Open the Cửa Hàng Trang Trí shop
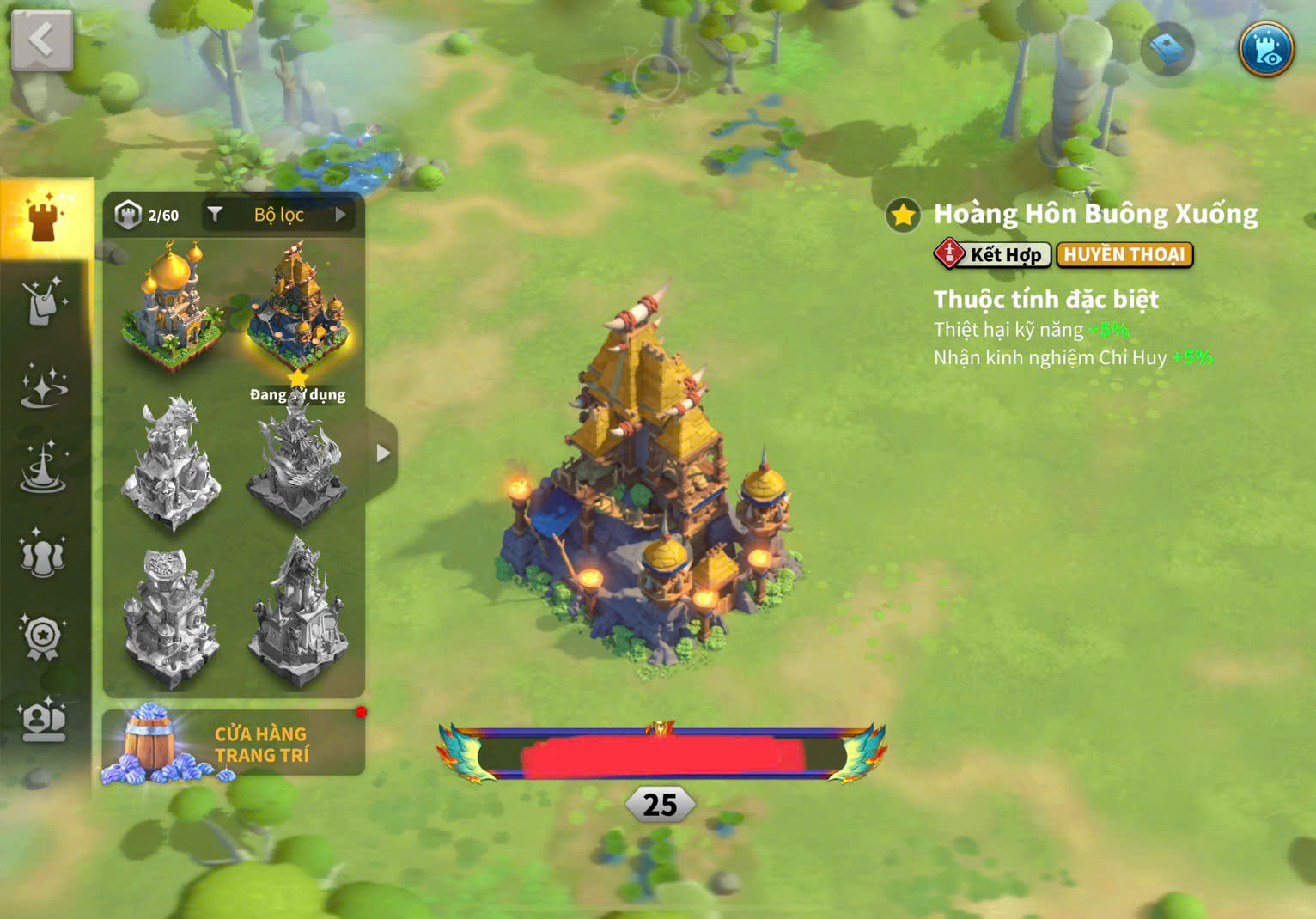1316x919 pixels. (234, 744)
